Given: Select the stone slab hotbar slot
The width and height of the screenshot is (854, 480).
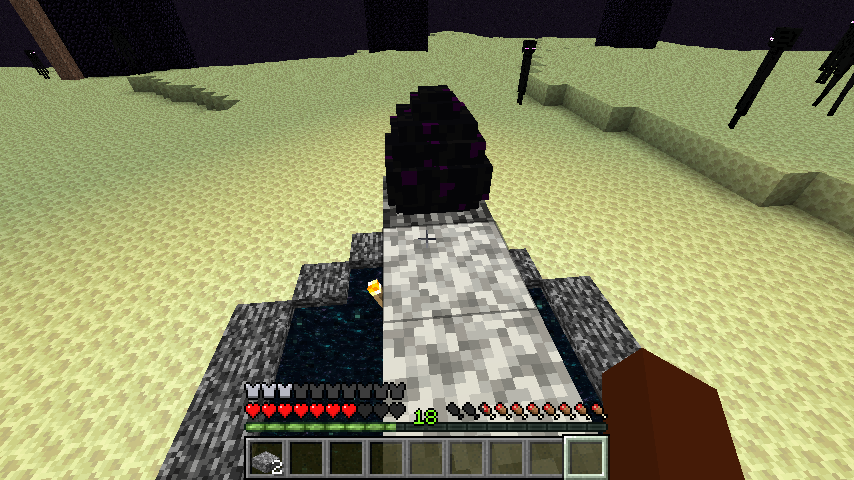Looking at the screenshot, I should (267, 458).
